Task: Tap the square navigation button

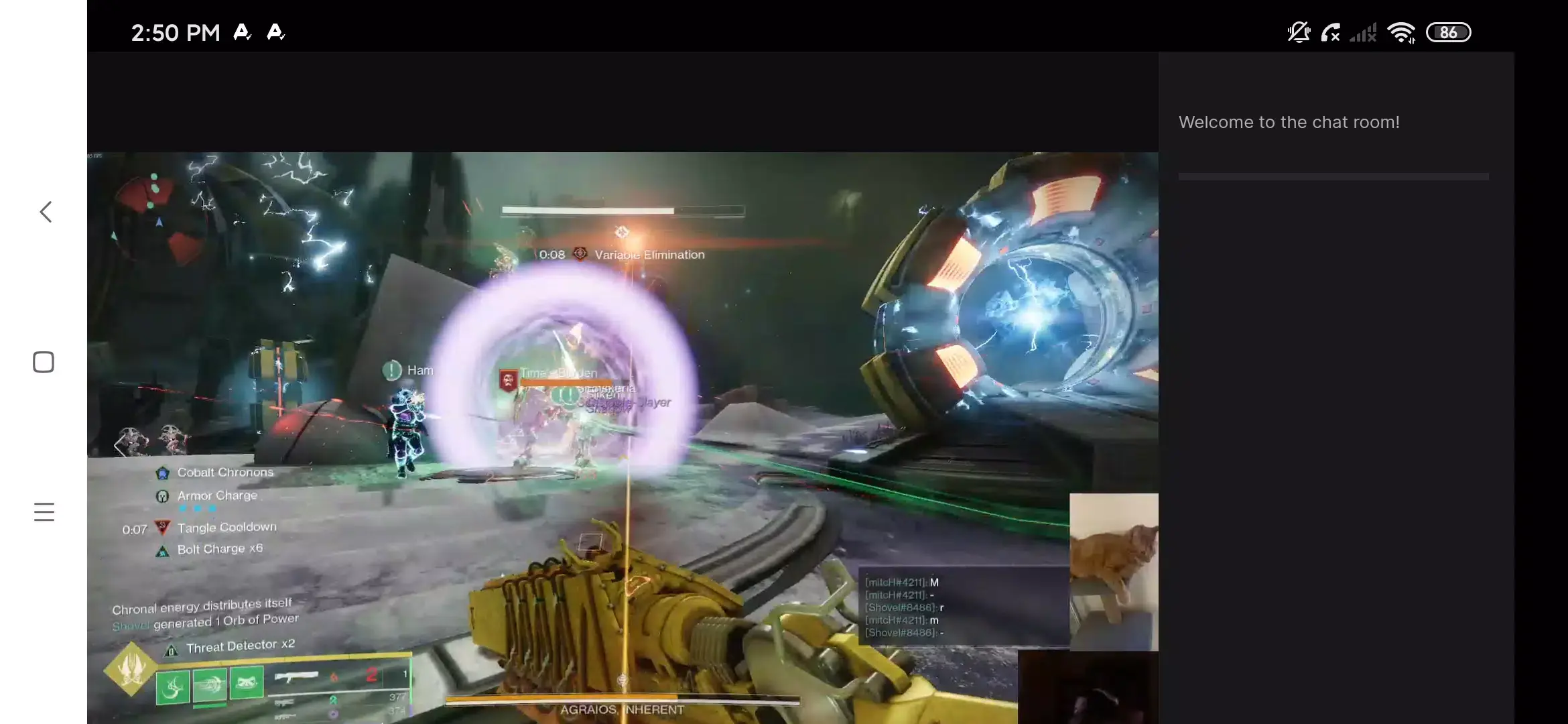Action: pyautogui.click(x=42, y=361)
